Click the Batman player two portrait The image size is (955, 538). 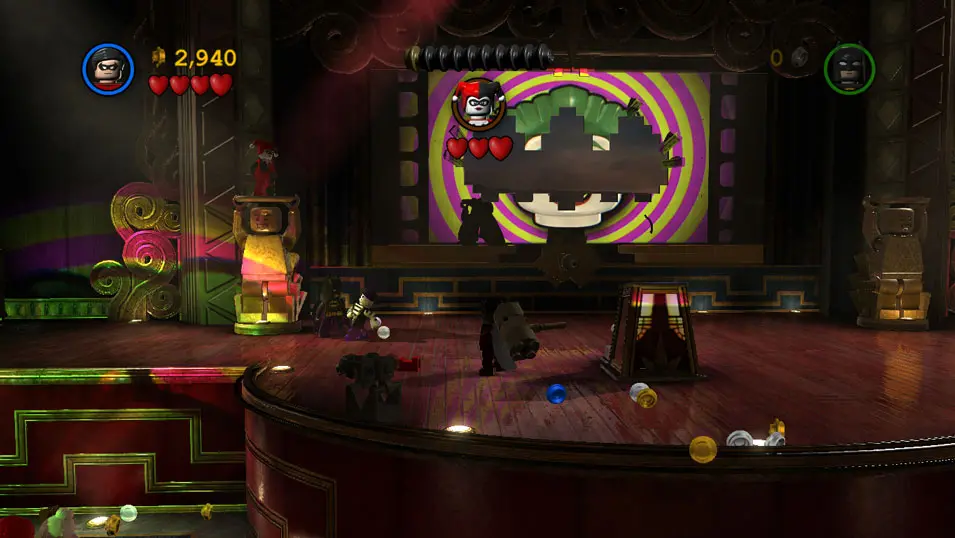click(849, 69)
